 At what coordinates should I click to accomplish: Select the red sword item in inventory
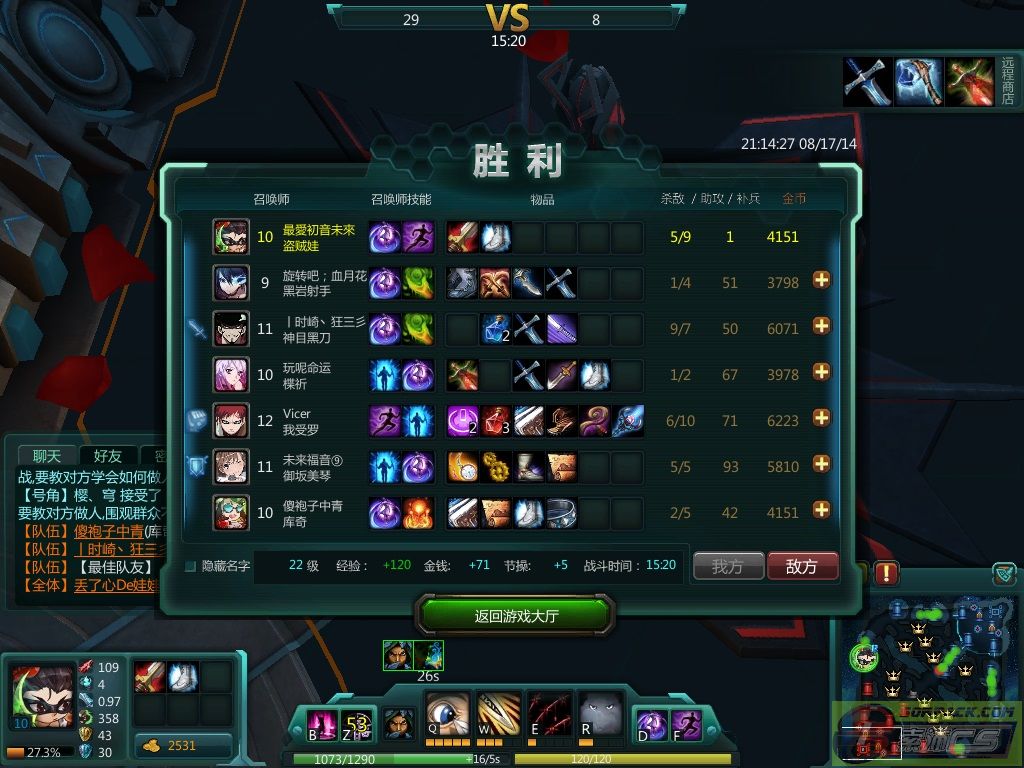click(x=150, y=677)
